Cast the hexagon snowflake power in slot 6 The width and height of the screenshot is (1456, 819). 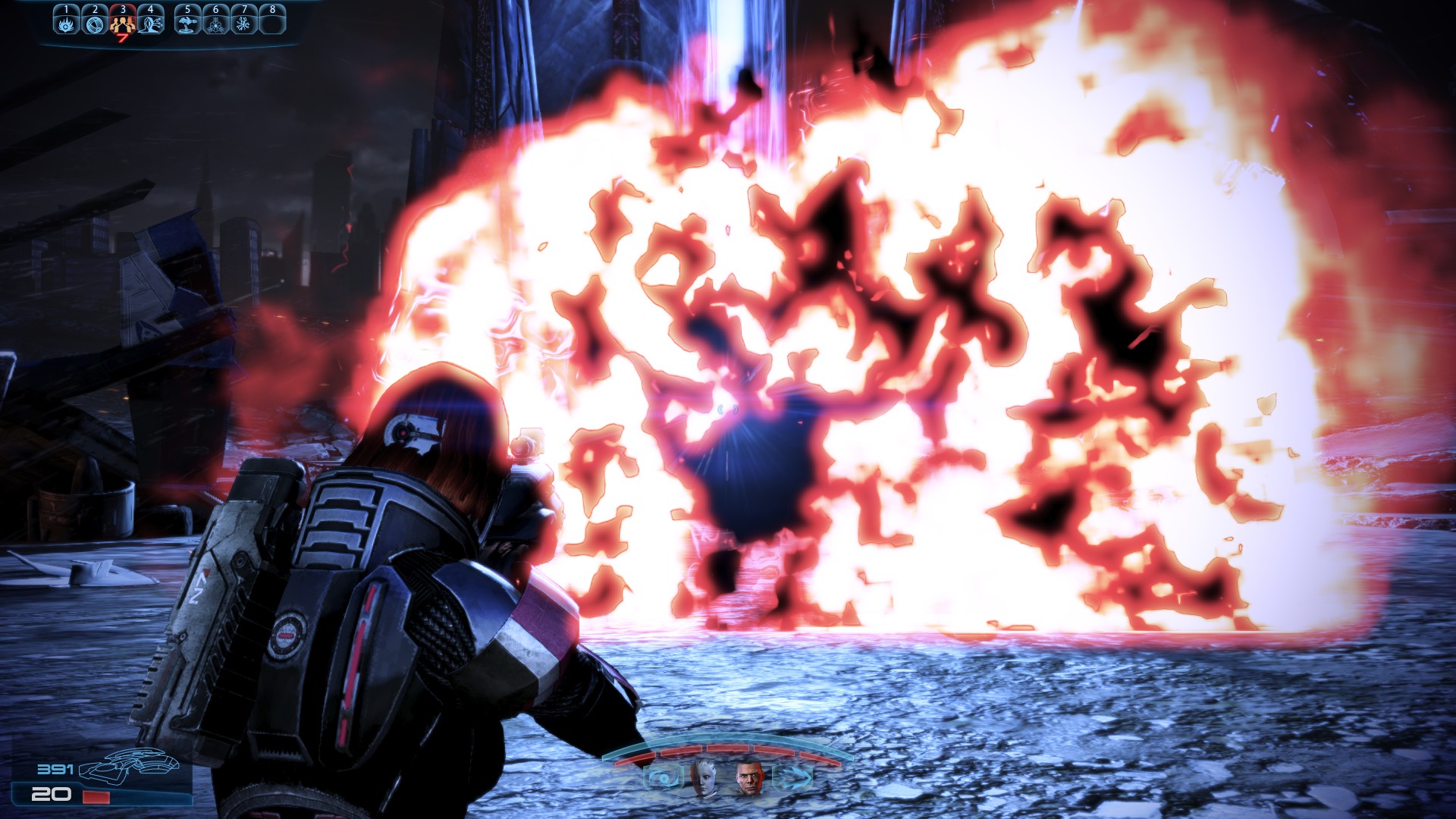(215, 24)
